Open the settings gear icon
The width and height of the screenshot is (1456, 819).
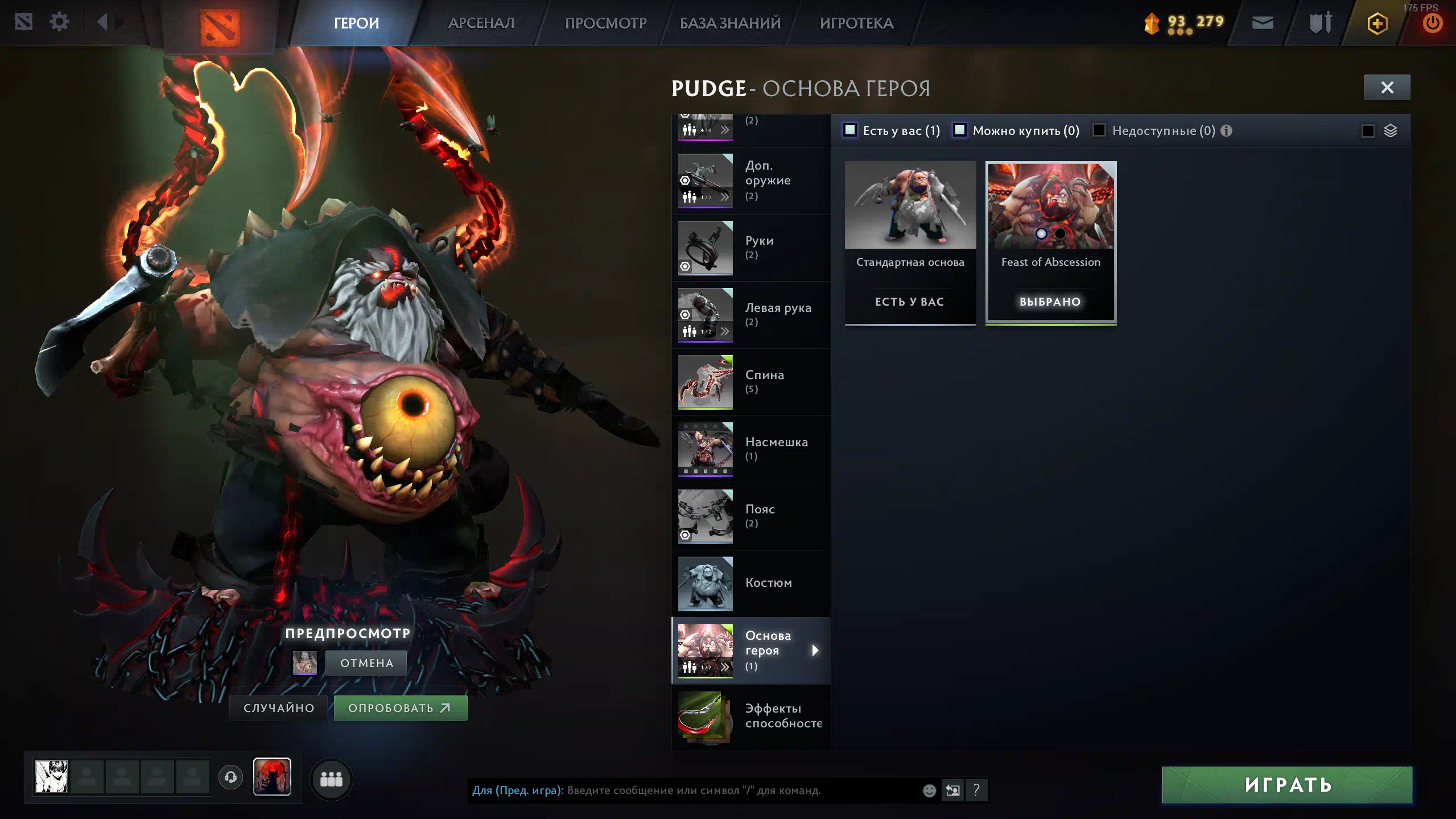(59, 22)
